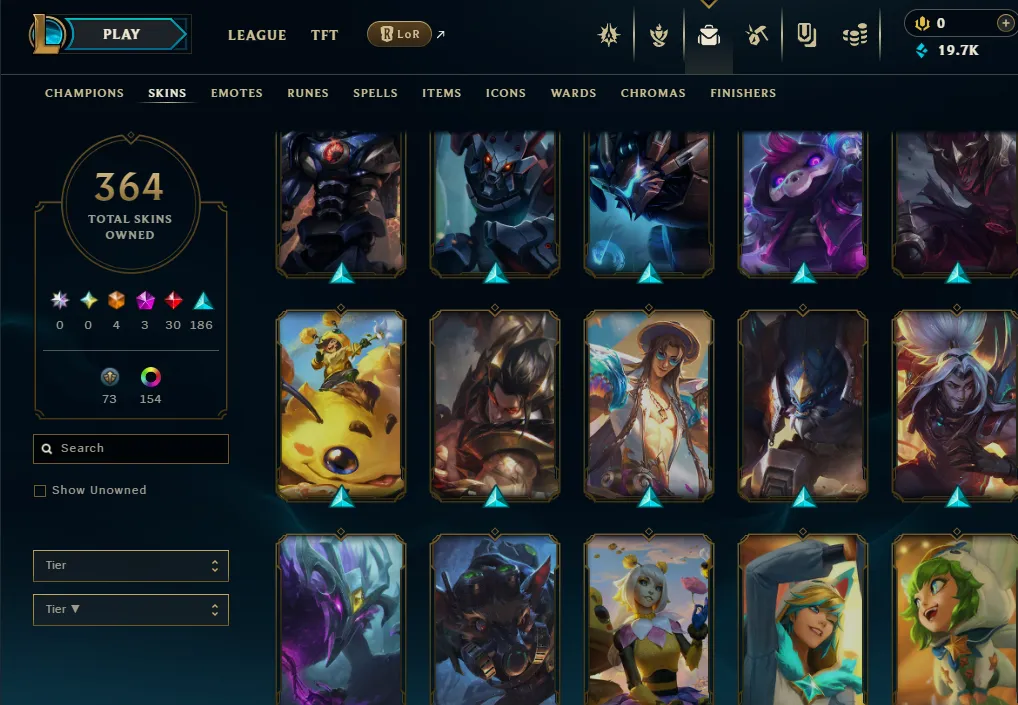
Task: Show the Items tab
Action: tap(441, 93)
